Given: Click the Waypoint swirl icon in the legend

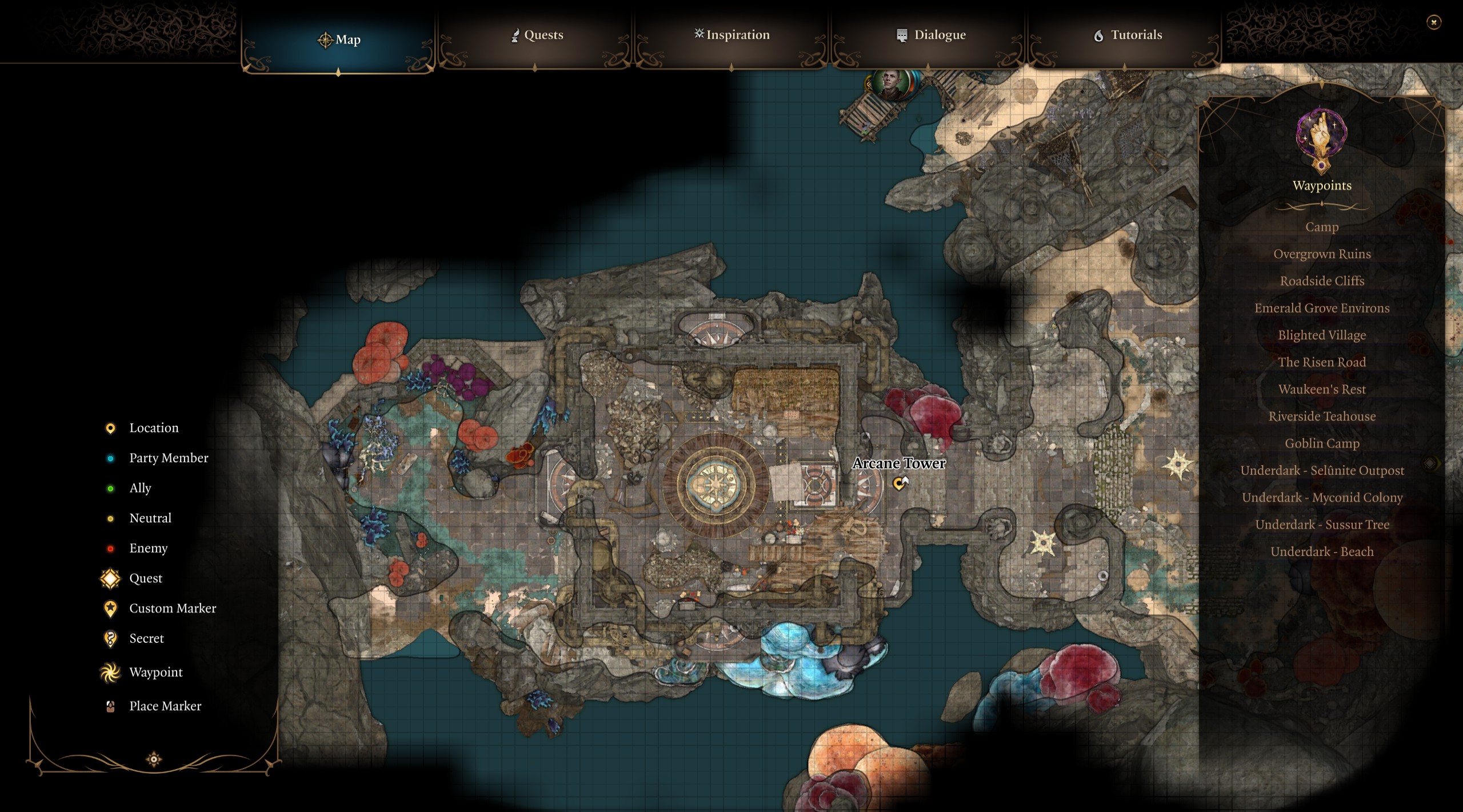Looking at the screenshot, I should [x=109, y=672].
